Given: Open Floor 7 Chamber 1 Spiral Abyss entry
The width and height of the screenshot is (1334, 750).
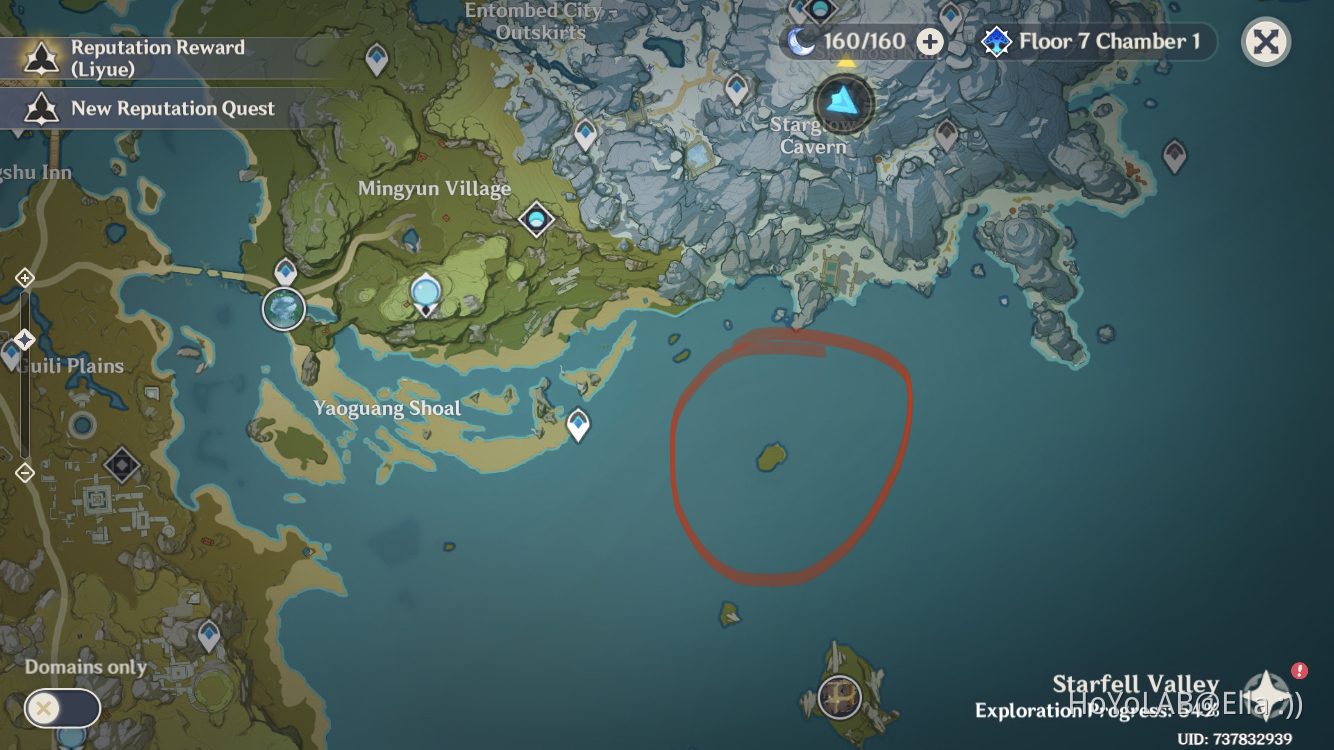Looking at the screenshot, I should pos(1110,42).
